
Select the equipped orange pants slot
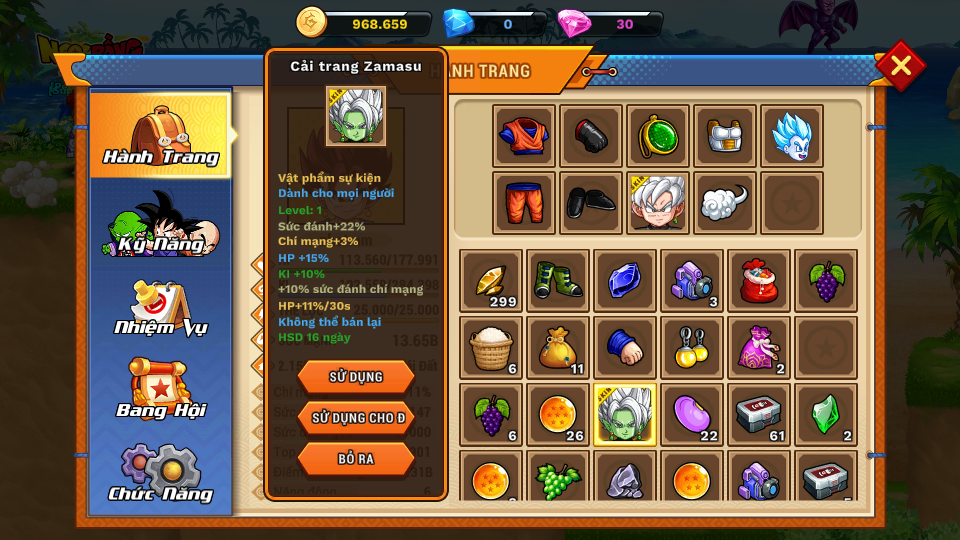tap(524, 203)
